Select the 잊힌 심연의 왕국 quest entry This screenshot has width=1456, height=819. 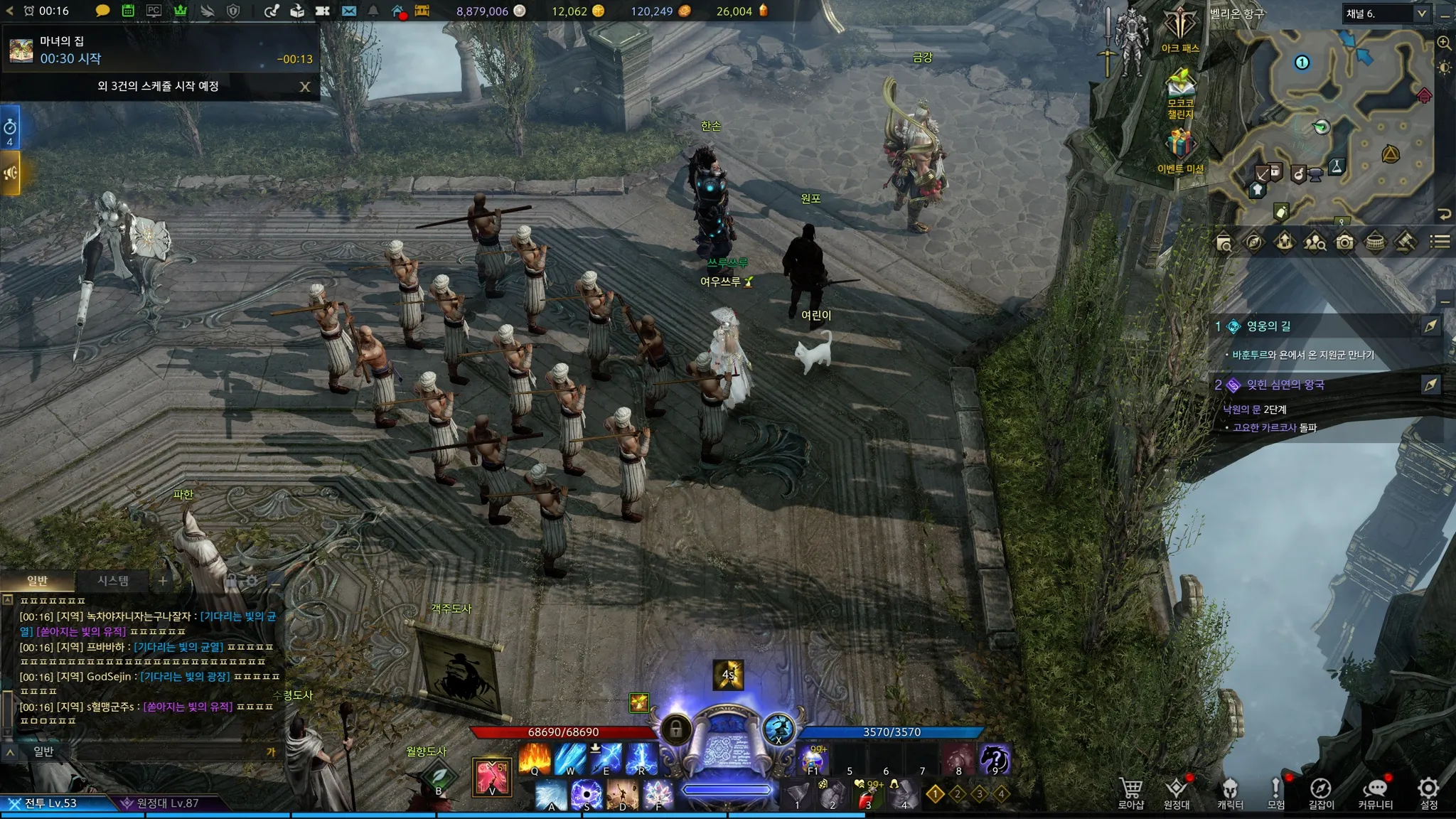(1285, 385)
